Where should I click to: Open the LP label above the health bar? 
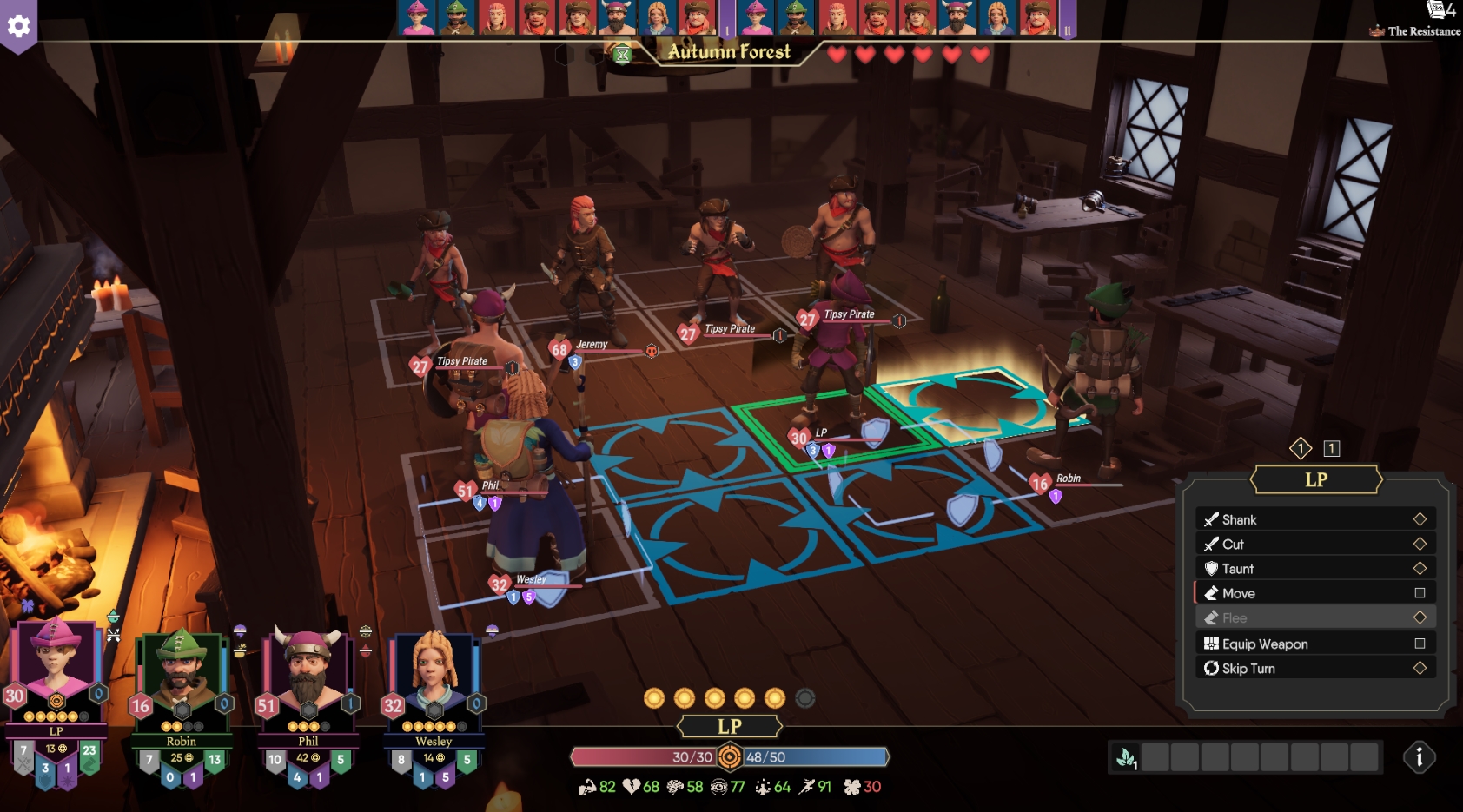pyautogui.click(x=731, y=726)
